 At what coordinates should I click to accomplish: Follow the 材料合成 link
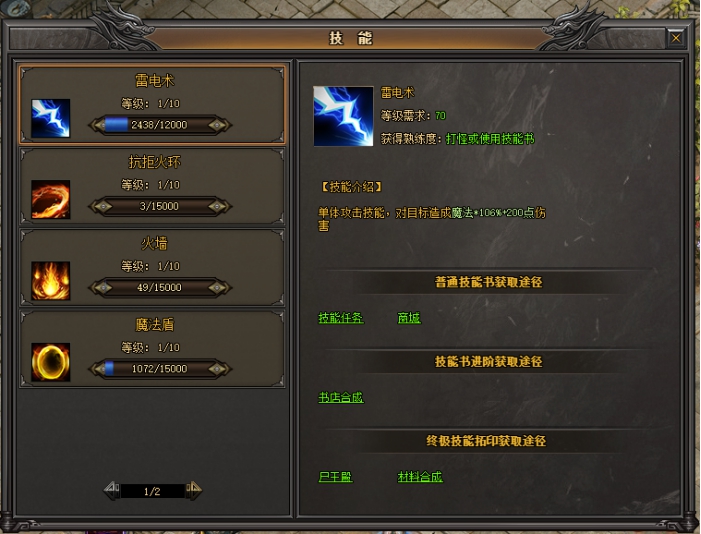tap(419, 477)
